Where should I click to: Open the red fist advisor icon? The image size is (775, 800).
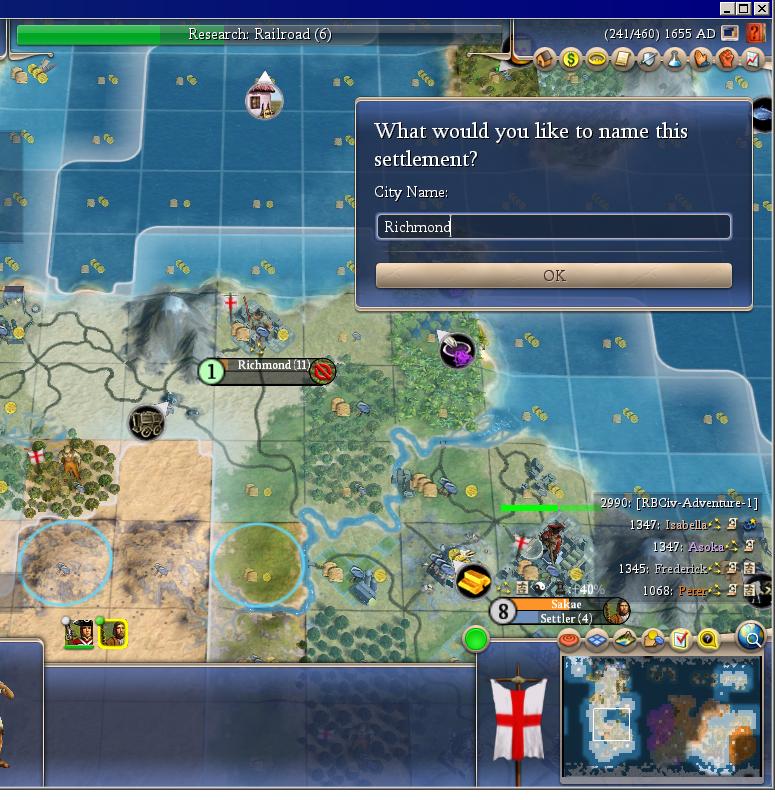727,60
